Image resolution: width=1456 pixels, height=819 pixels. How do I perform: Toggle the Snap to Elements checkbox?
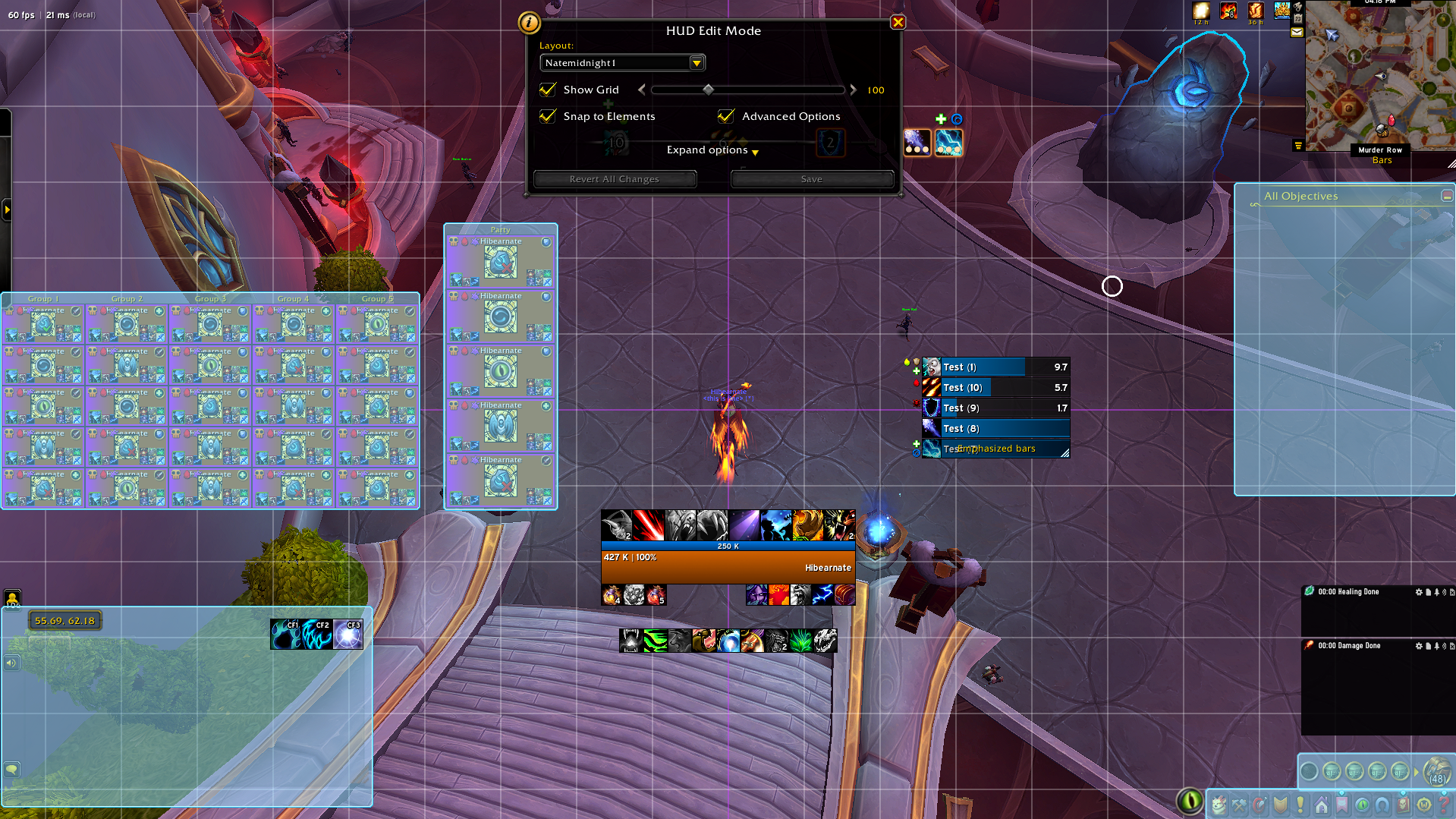(548, 116)
